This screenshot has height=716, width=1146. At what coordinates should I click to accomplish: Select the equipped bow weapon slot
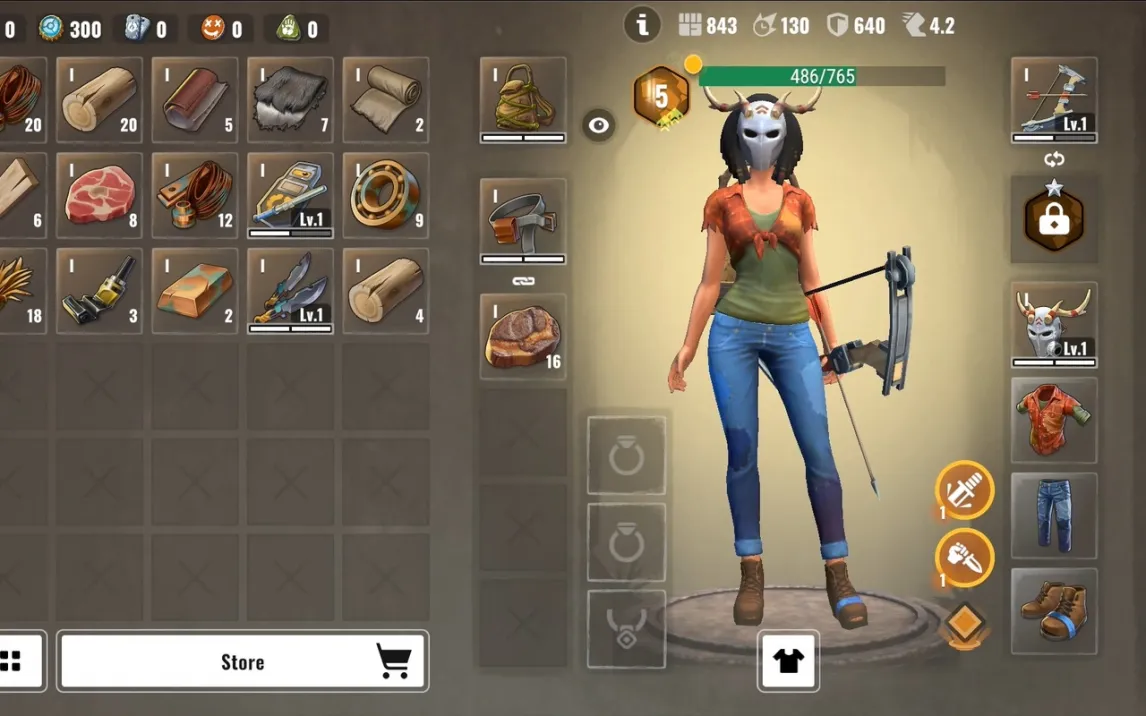[x=1054, y=99]
